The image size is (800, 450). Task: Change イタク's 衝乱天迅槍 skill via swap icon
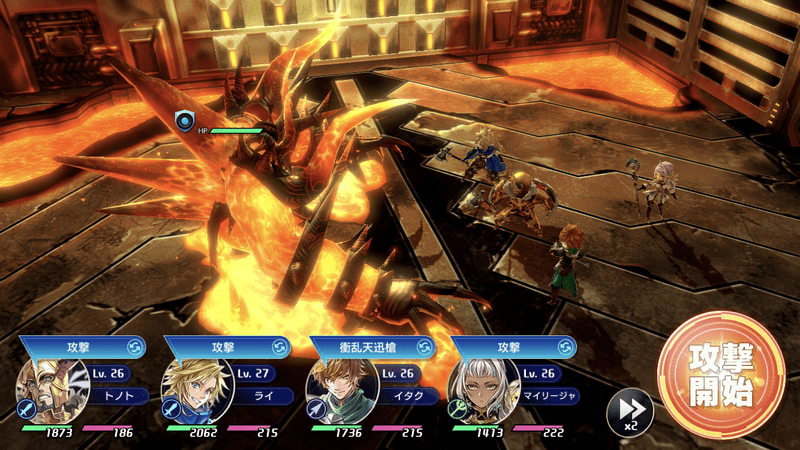point(425,347)
